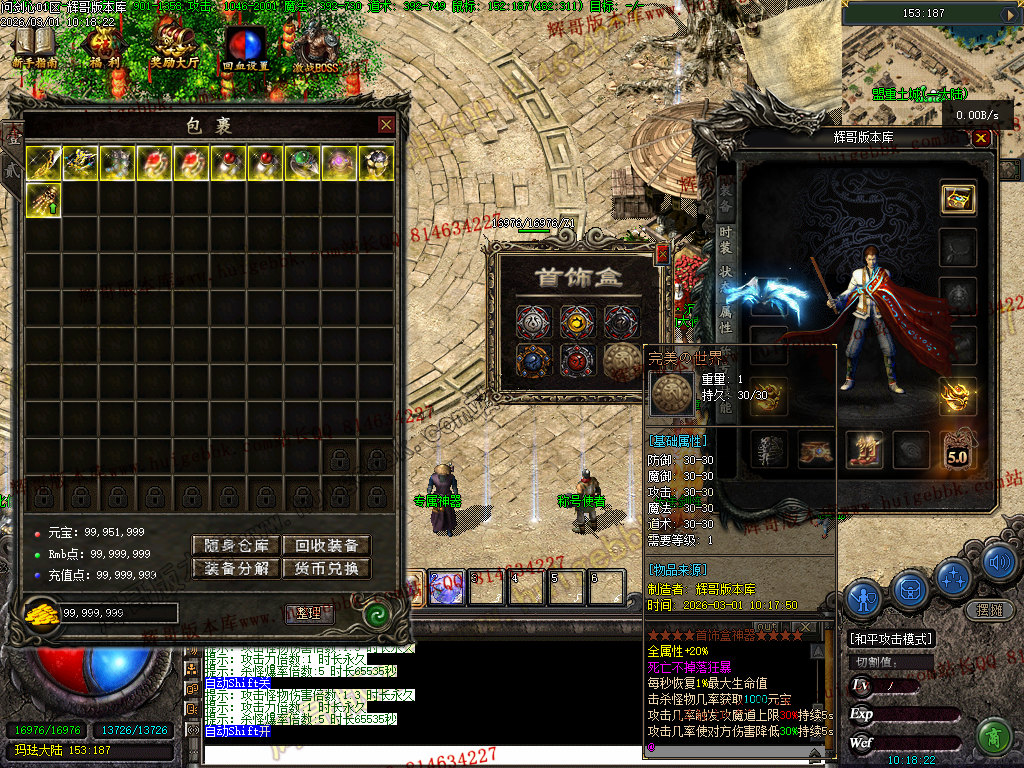The image size is (1024, 768).
Task: Open the 新手指南 beginner guide
Action: pyautogui.click(x=34, y=48)
